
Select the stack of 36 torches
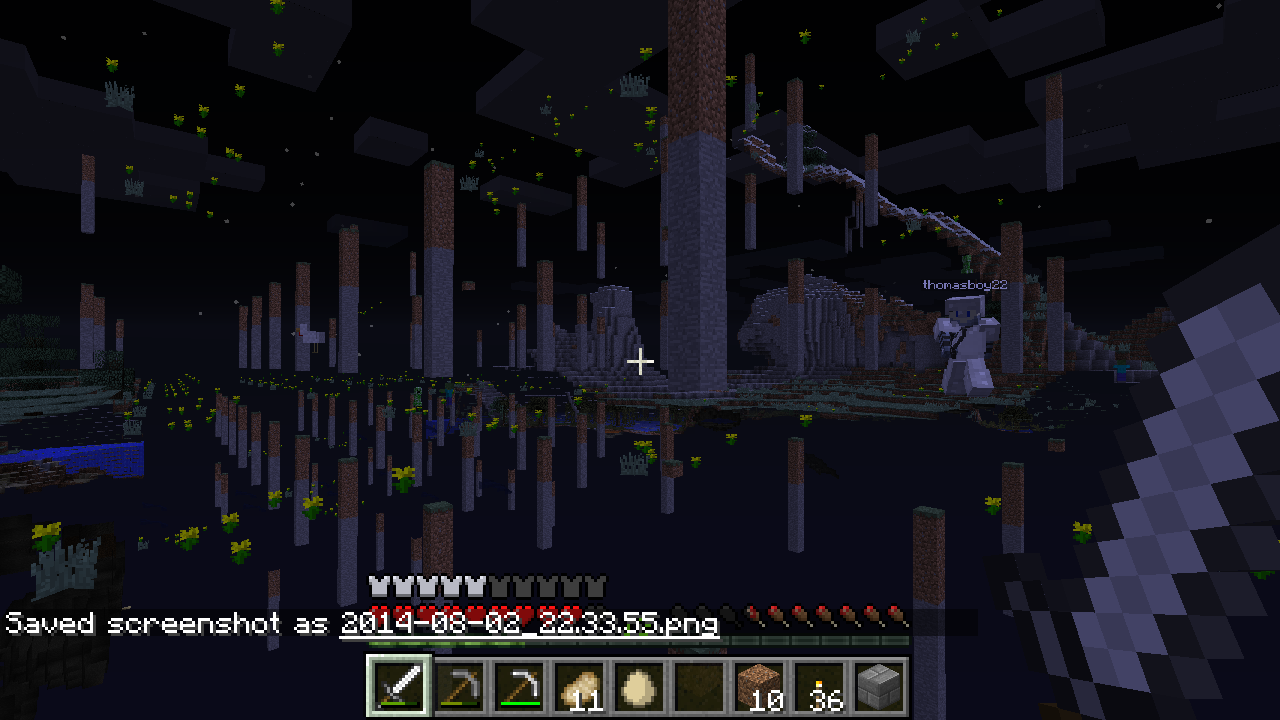click(819, 686)
